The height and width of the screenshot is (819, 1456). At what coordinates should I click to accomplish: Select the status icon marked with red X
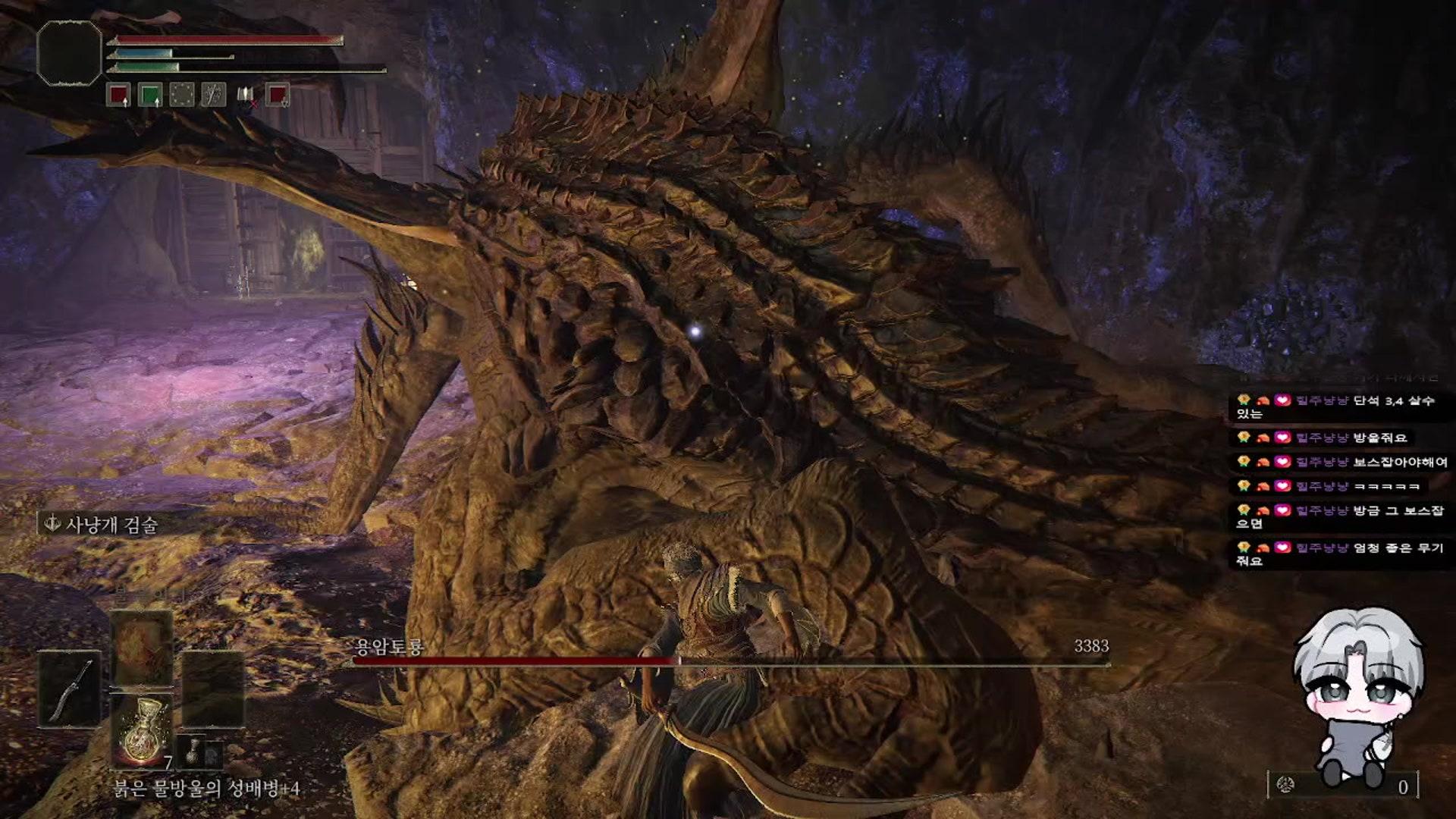point(246,96)
